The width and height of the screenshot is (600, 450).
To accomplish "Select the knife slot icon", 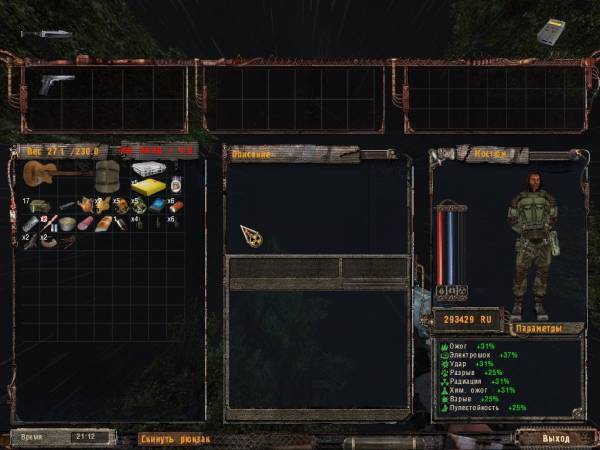I will click(x=45, y=33).
